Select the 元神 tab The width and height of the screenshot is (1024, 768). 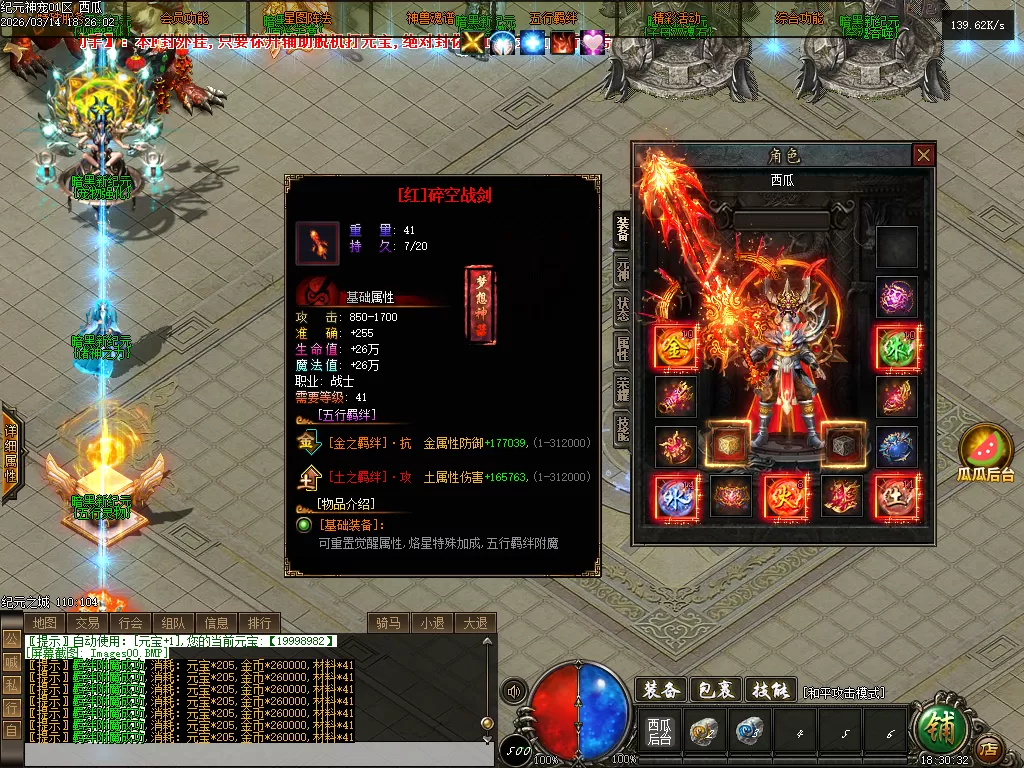622,269
